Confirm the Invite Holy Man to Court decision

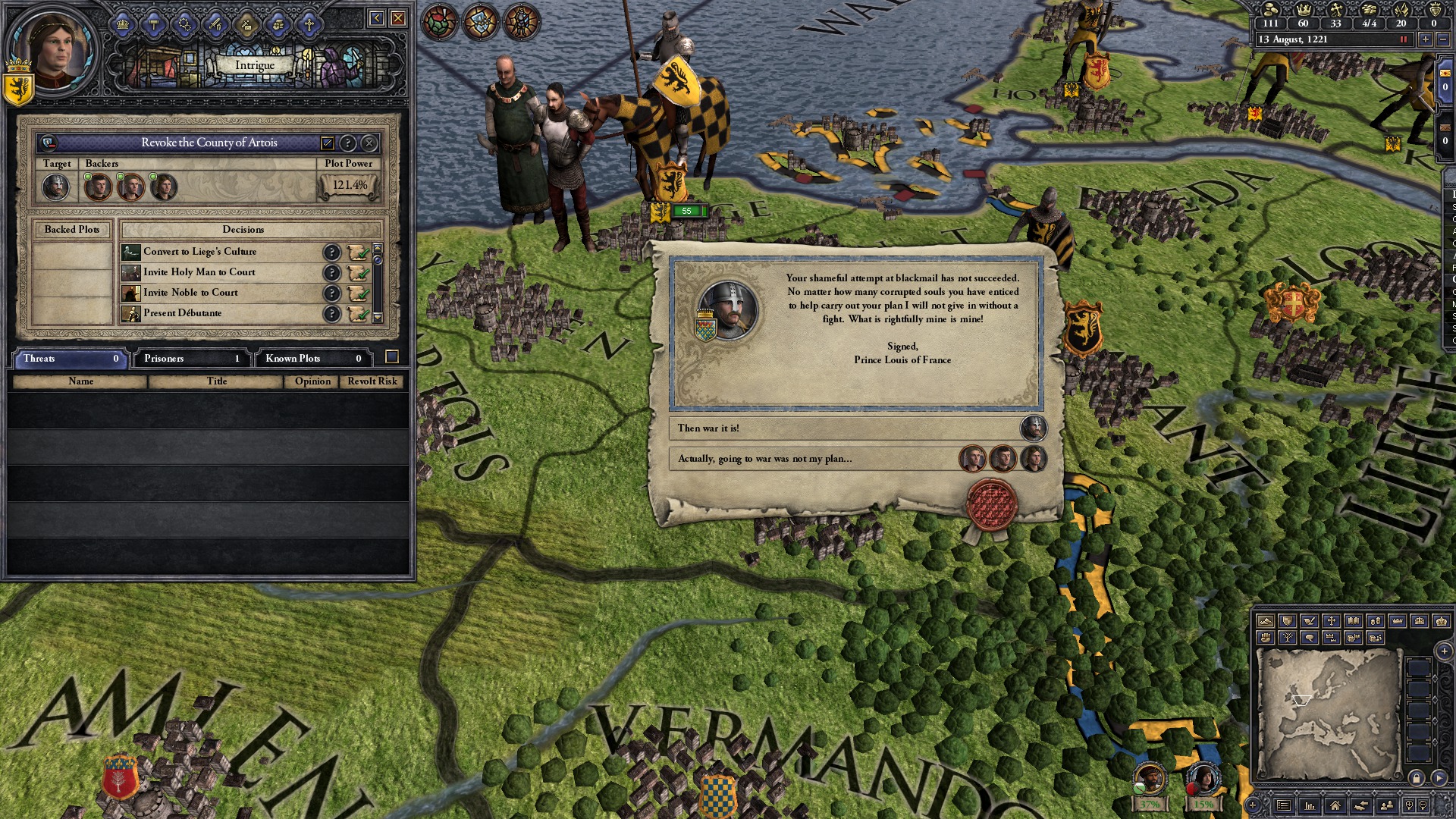tap(358, 272)
